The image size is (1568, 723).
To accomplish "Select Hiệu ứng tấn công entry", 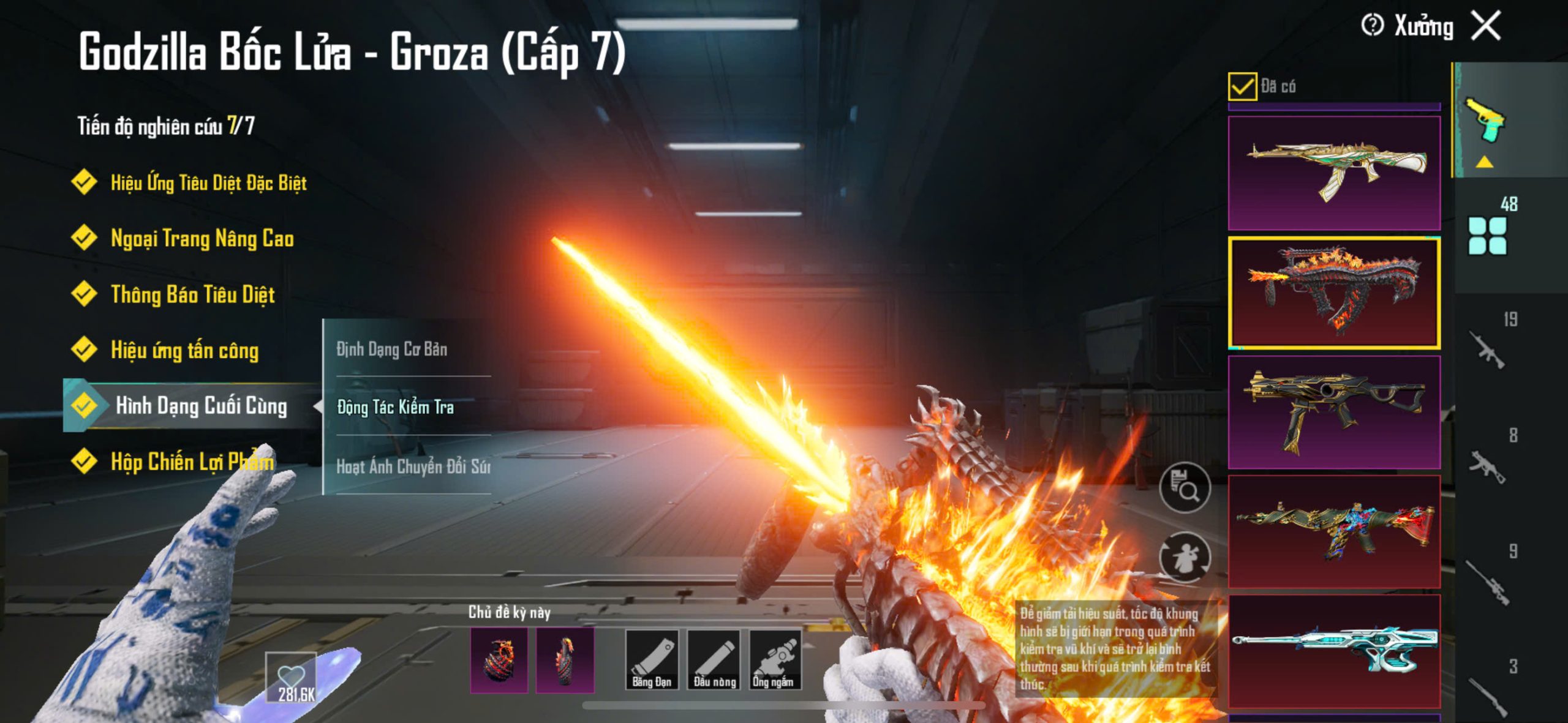I will [184, 350].
